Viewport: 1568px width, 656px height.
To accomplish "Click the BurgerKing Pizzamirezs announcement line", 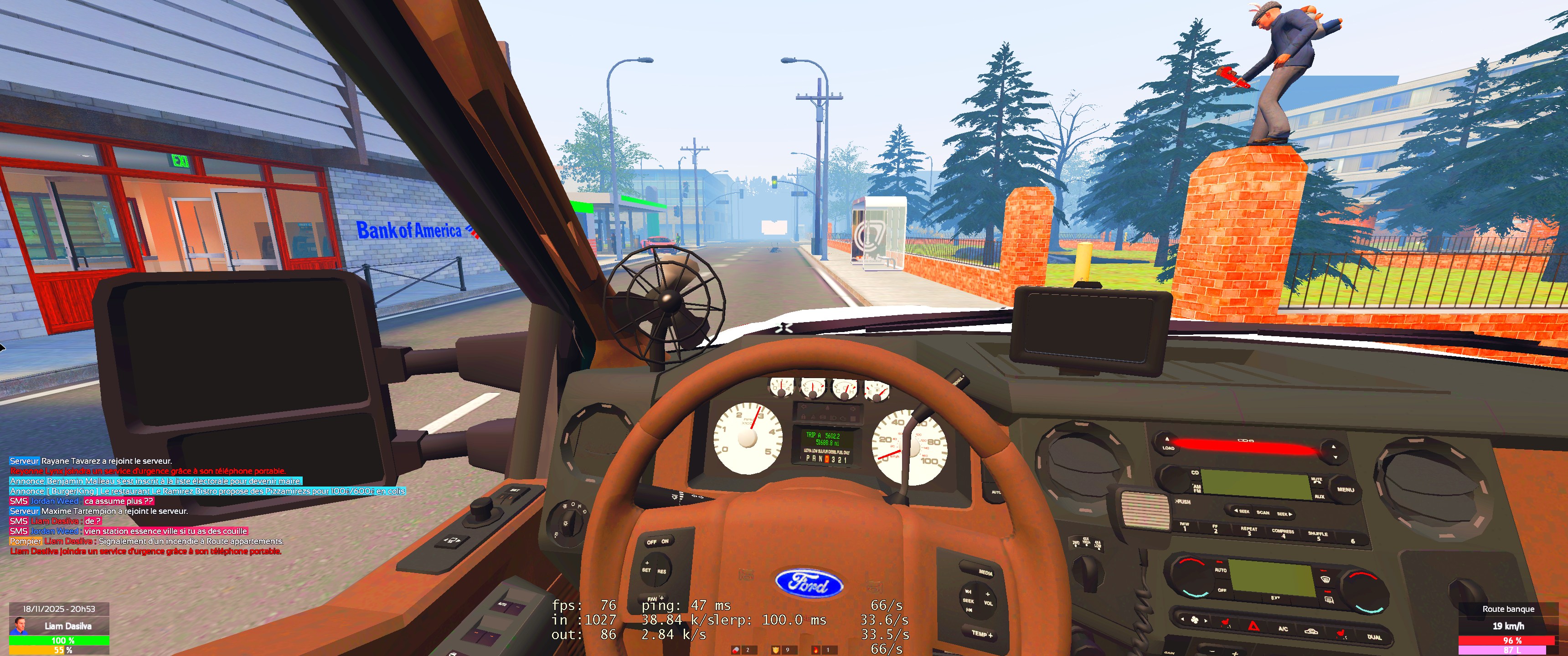I will (207, 491).
